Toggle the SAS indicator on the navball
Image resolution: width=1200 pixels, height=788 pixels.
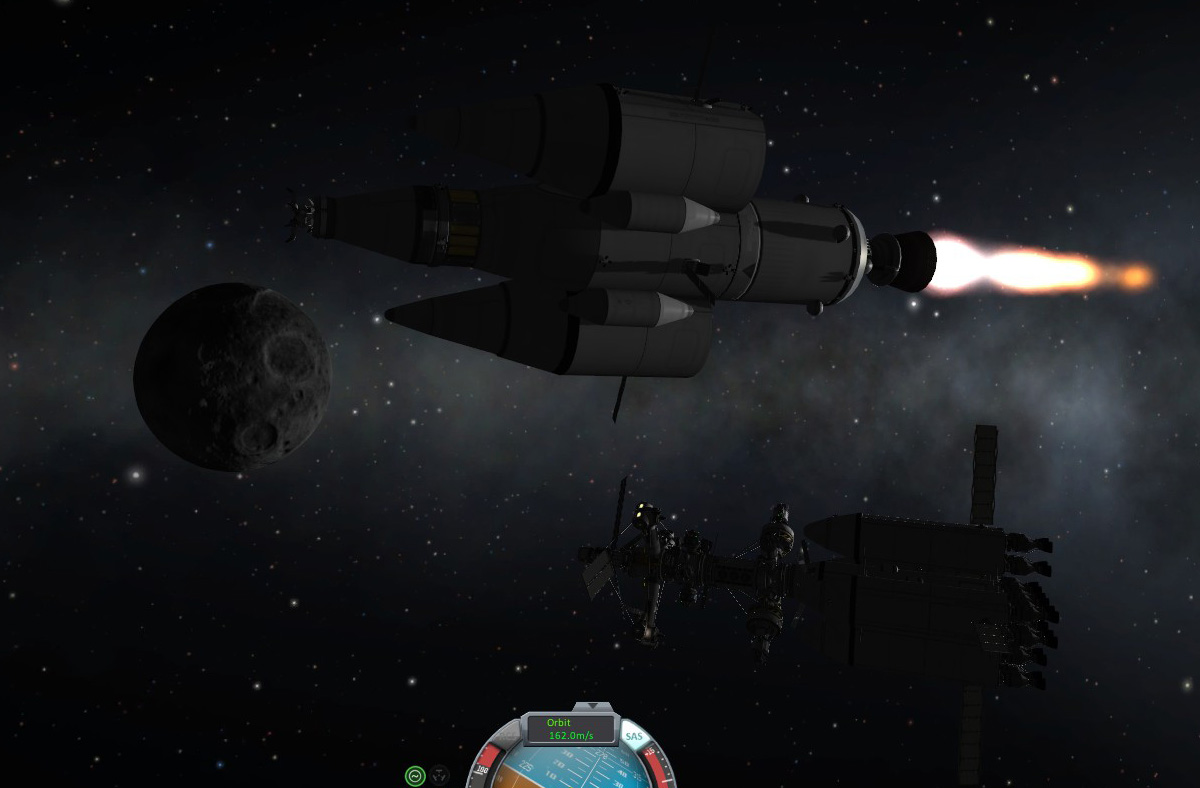(634, 737)
